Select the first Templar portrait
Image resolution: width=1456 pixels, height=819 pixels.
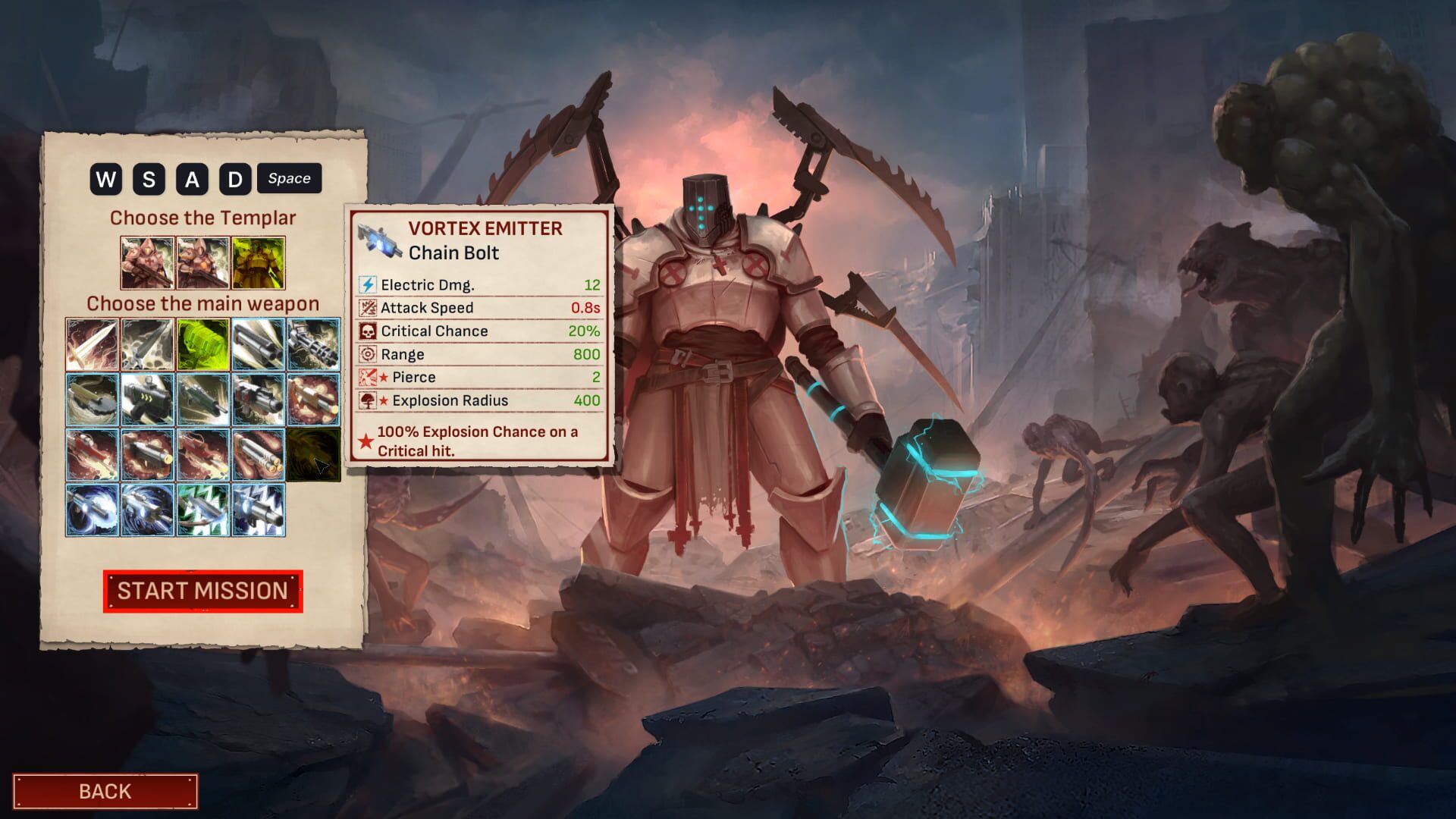click(x=148, y=262)
